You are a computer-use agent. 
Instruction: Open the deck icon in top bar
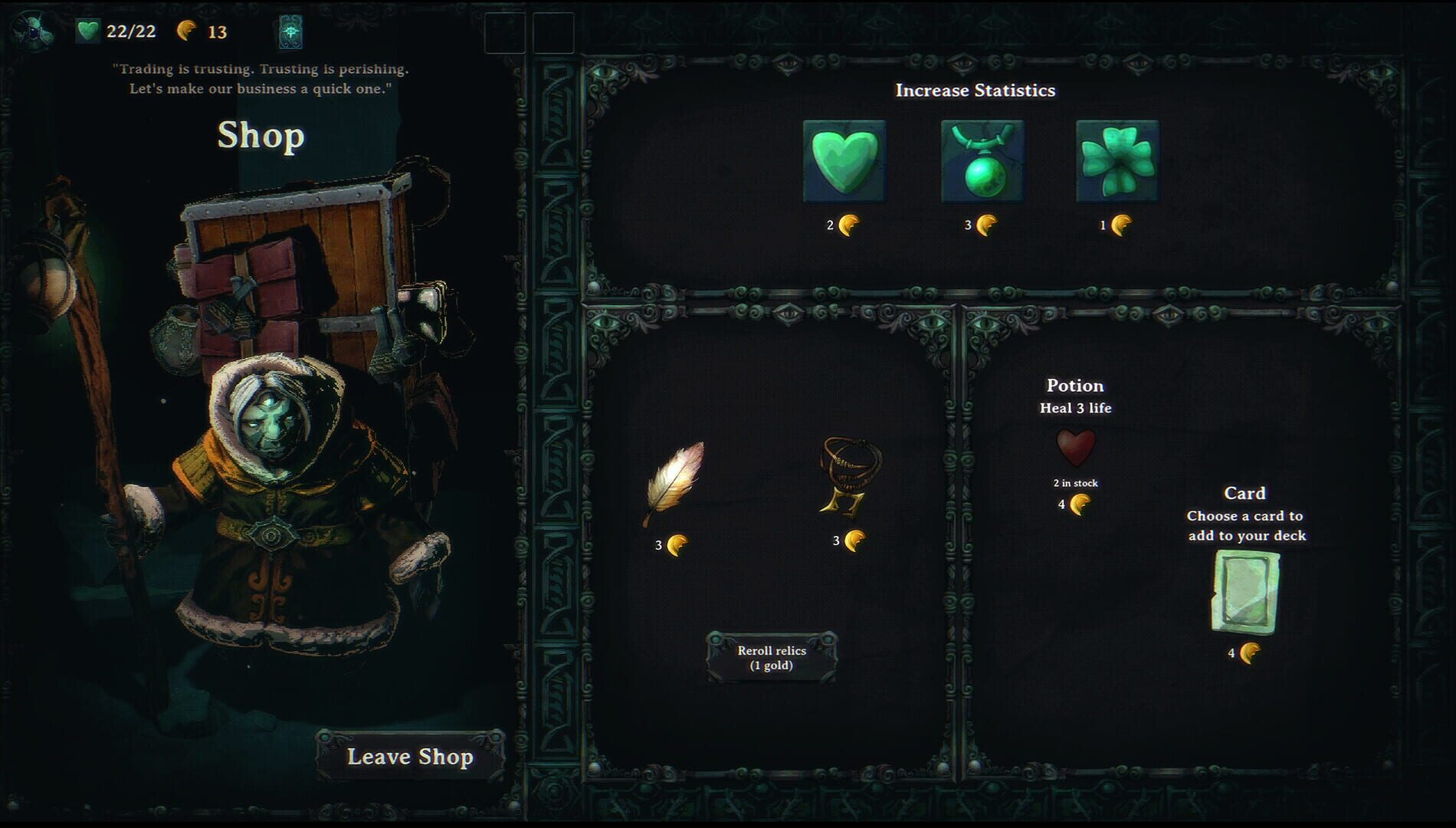click(292, 32)
